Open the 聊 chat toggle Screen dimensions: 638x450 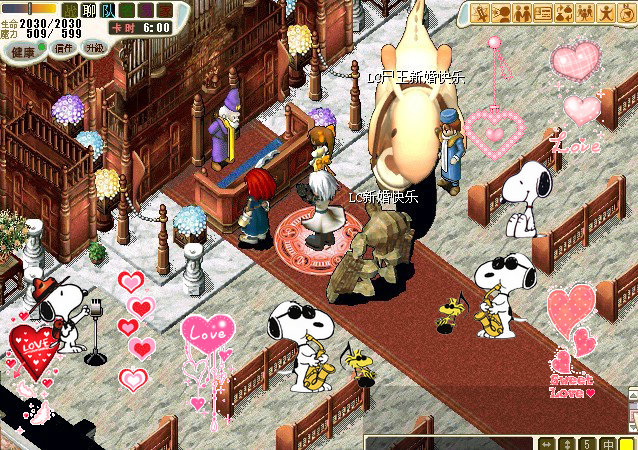click(x=87, y=9)
